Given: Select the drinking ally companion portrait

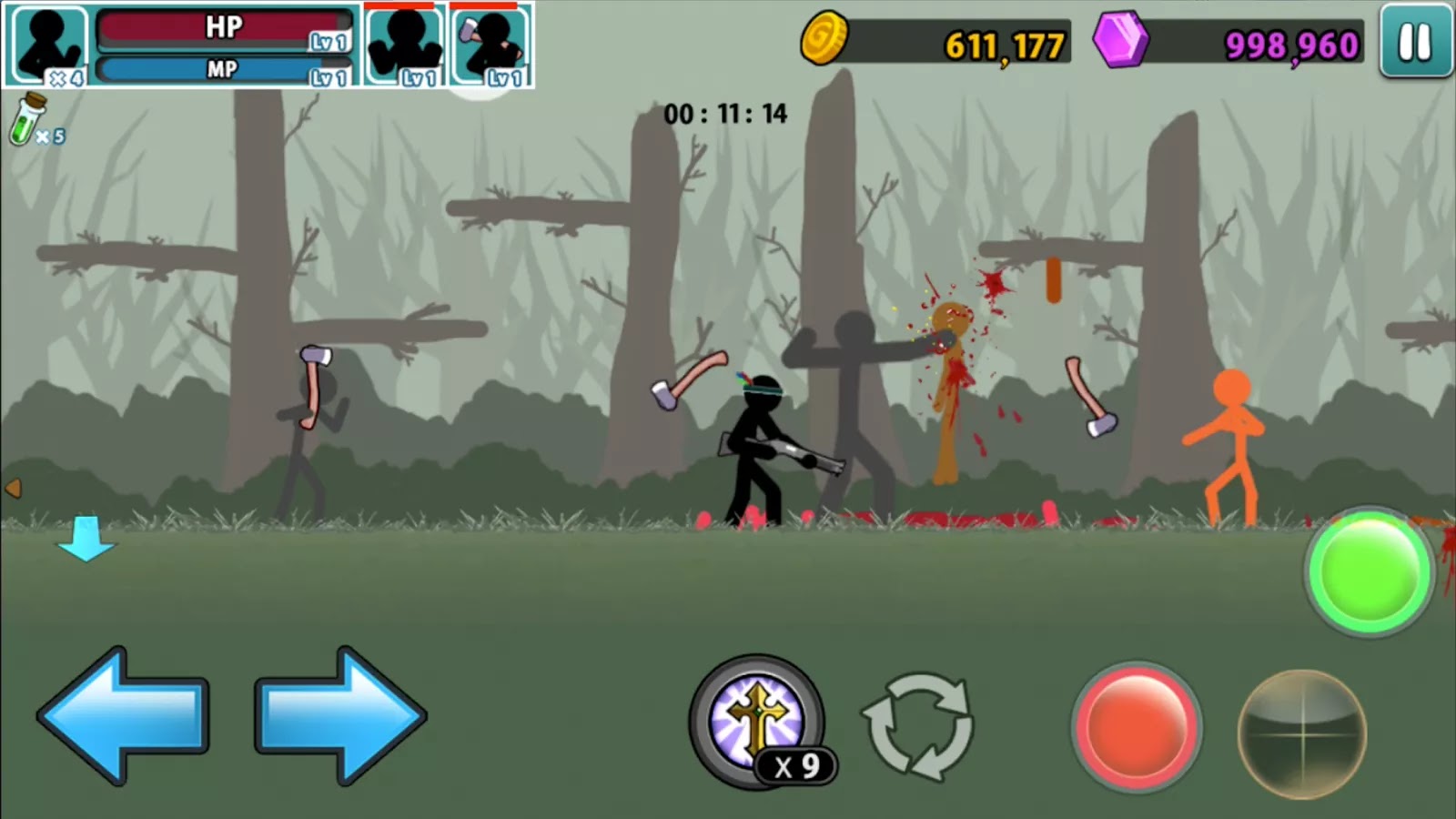Looking at the screenshot, I should click(x=491, y=41).
